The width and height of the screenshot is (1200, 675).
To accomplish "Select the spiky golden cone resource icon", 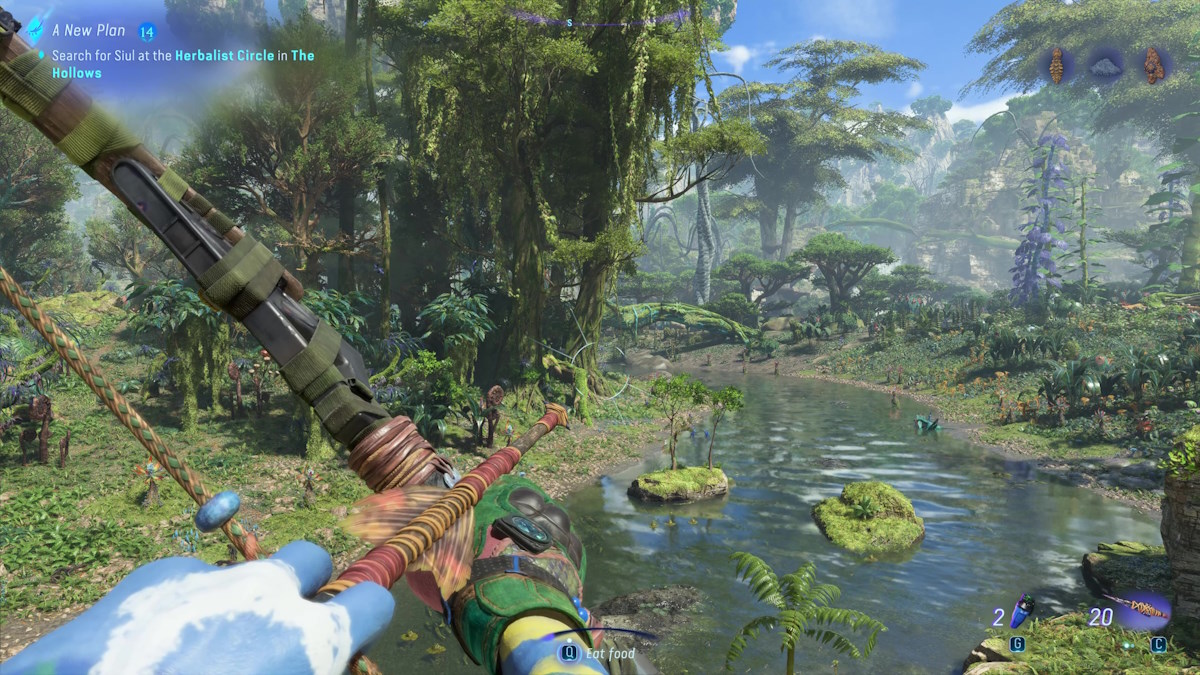I will (1056, 66).
